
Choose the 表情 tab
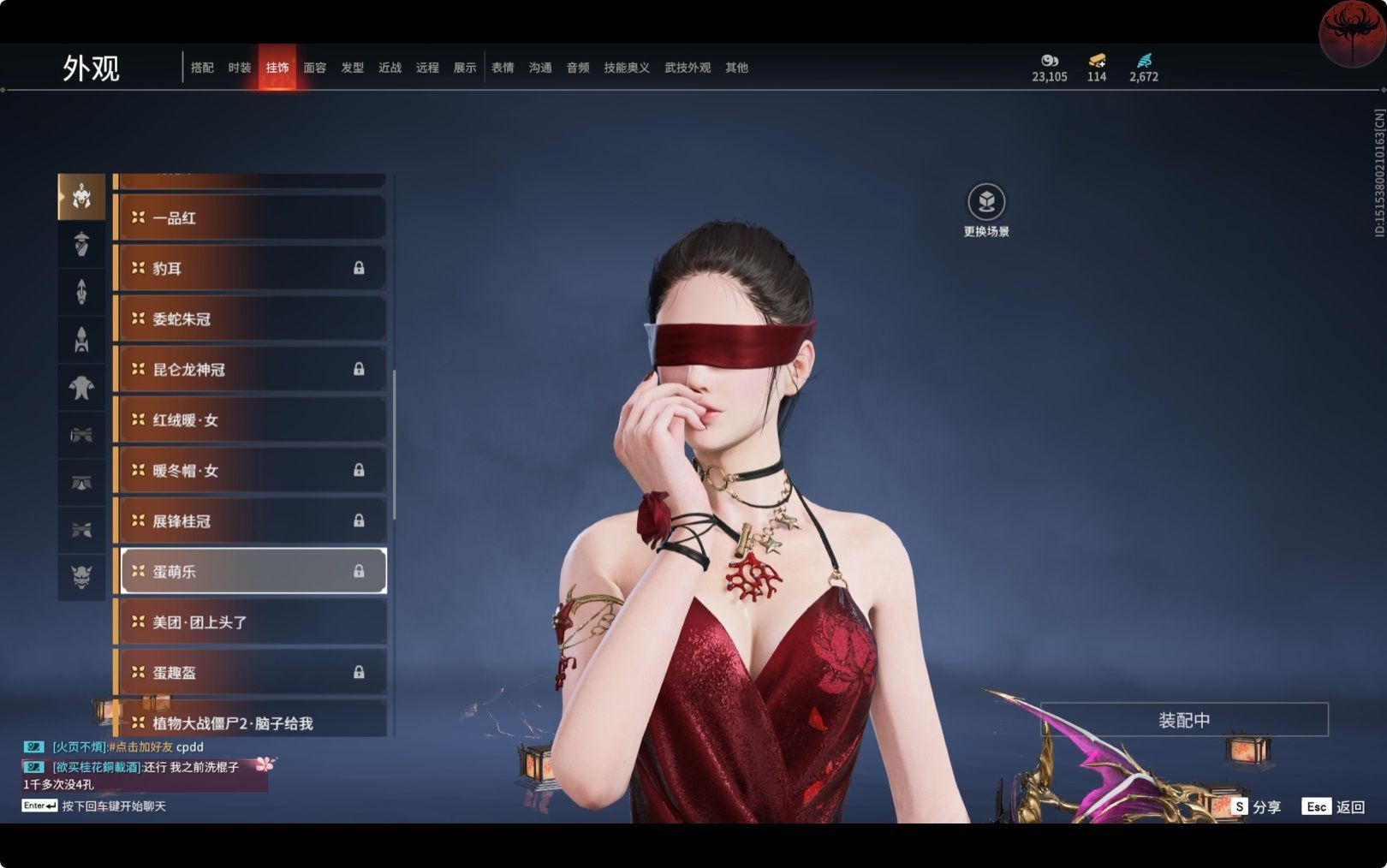tap(503, 68)
